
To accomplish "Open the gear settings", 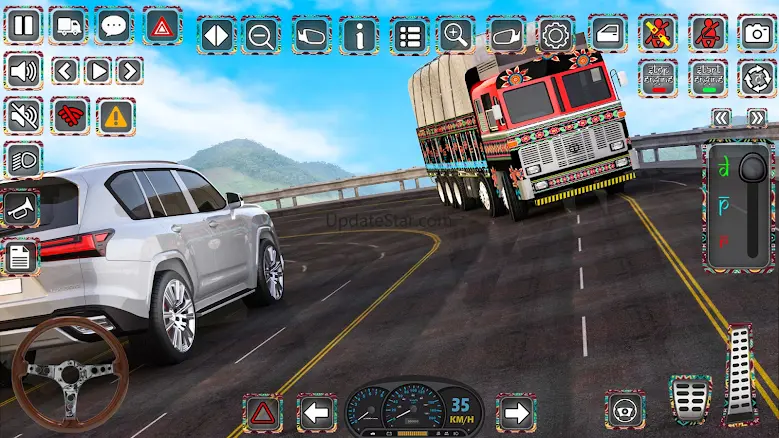I will (x=555, y=36).
